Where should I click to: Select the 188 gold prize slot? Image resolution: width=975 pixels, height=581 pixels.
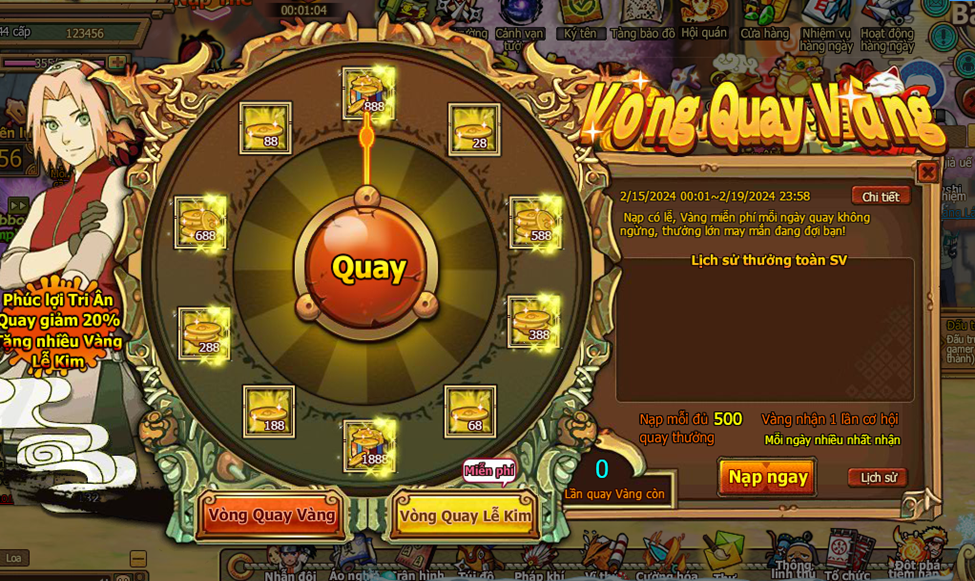click(269, 411)
